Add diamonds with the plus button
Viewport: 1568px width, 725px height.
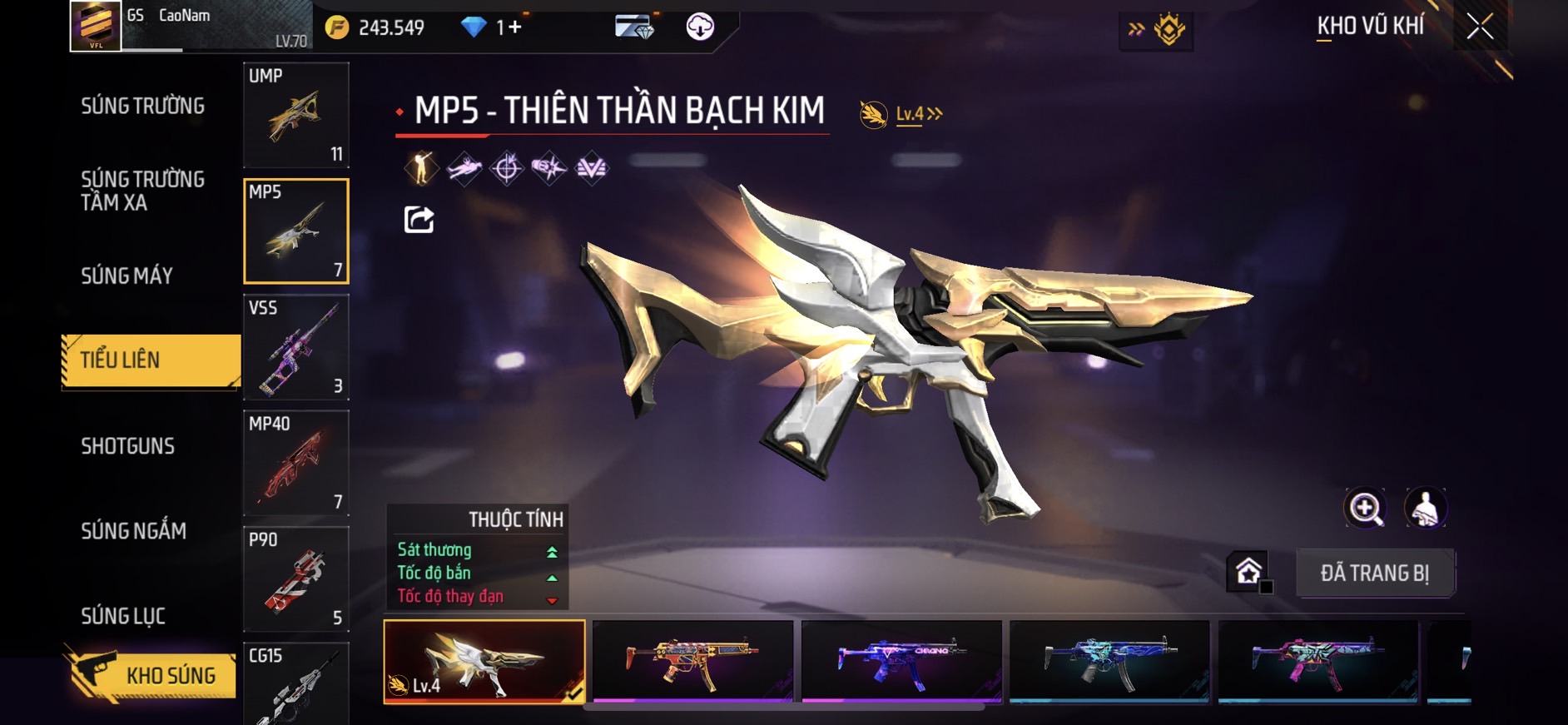515,27
